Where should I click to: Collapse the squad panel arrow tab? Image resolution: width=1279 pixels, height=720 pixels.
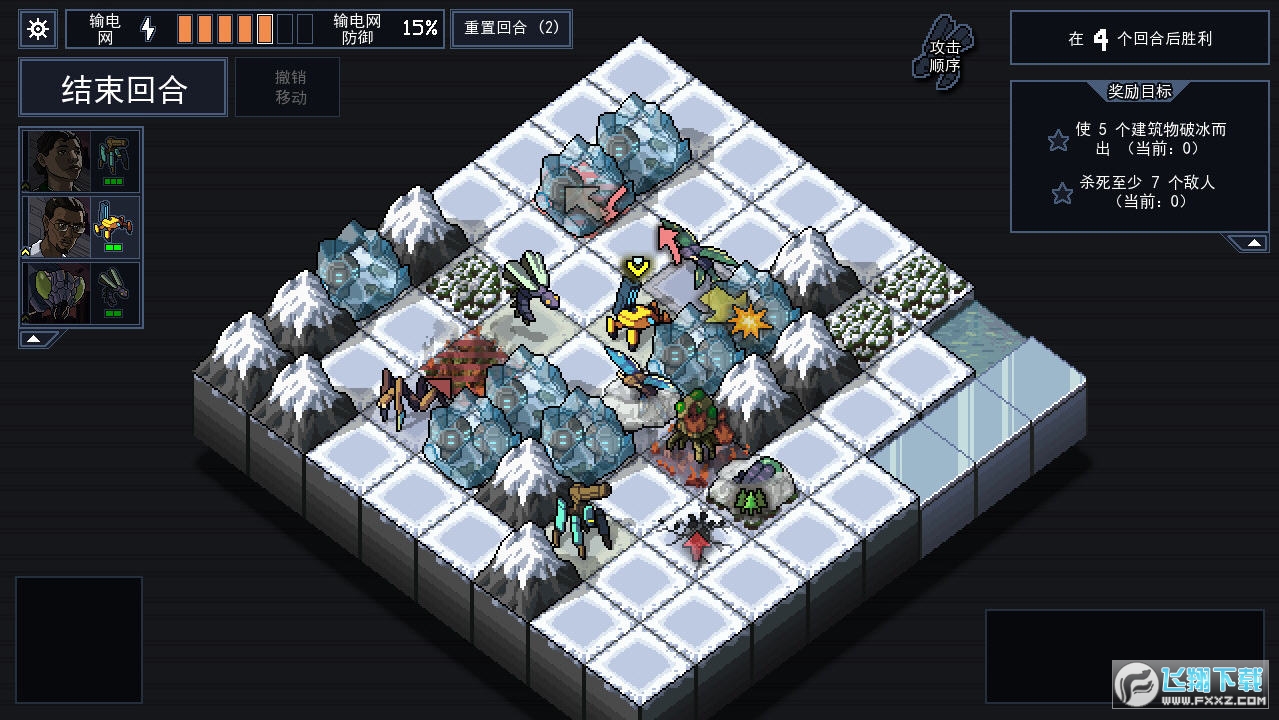(x=34, y=339)
